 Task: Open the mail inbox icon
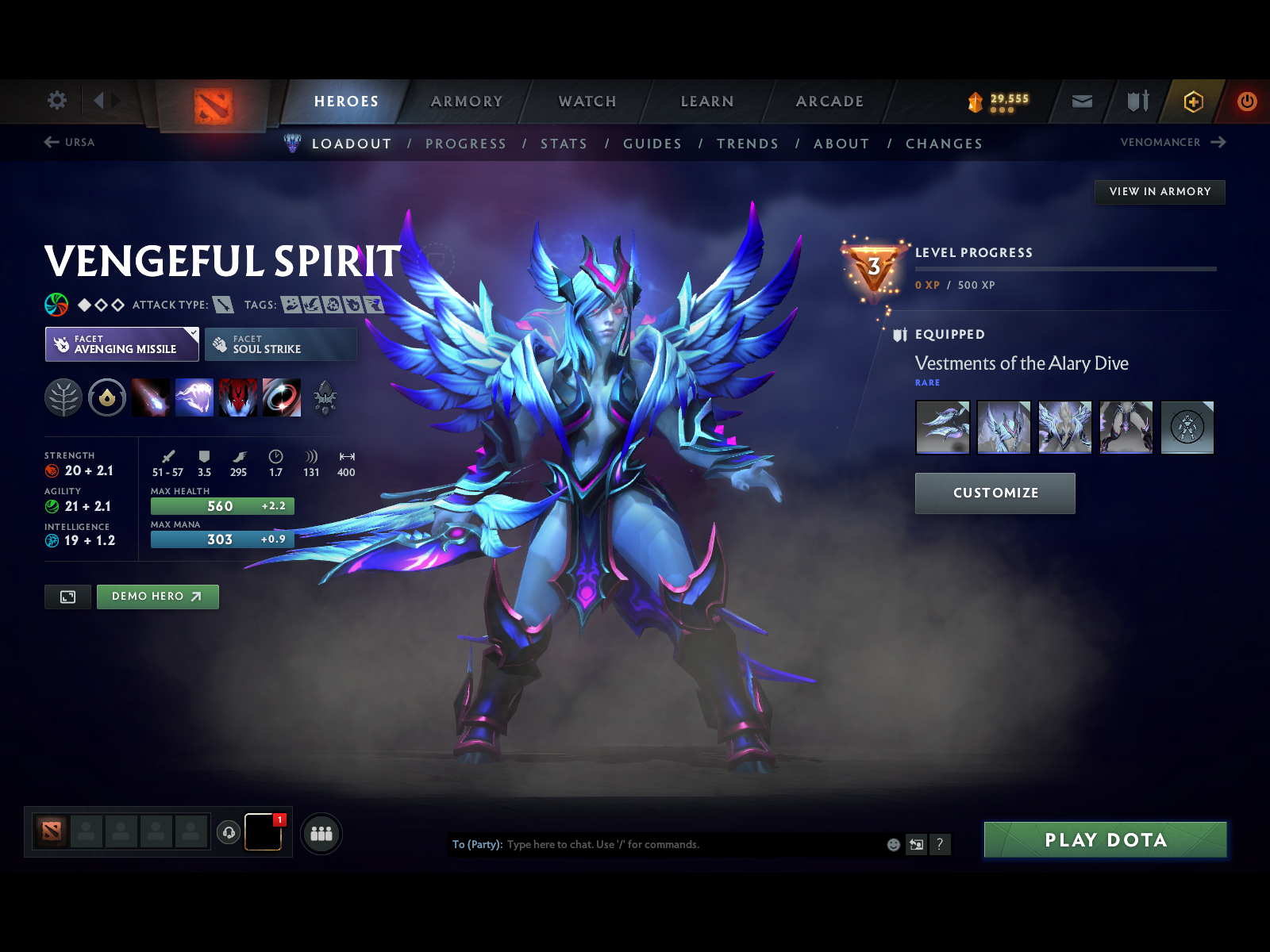(1081, 101)
